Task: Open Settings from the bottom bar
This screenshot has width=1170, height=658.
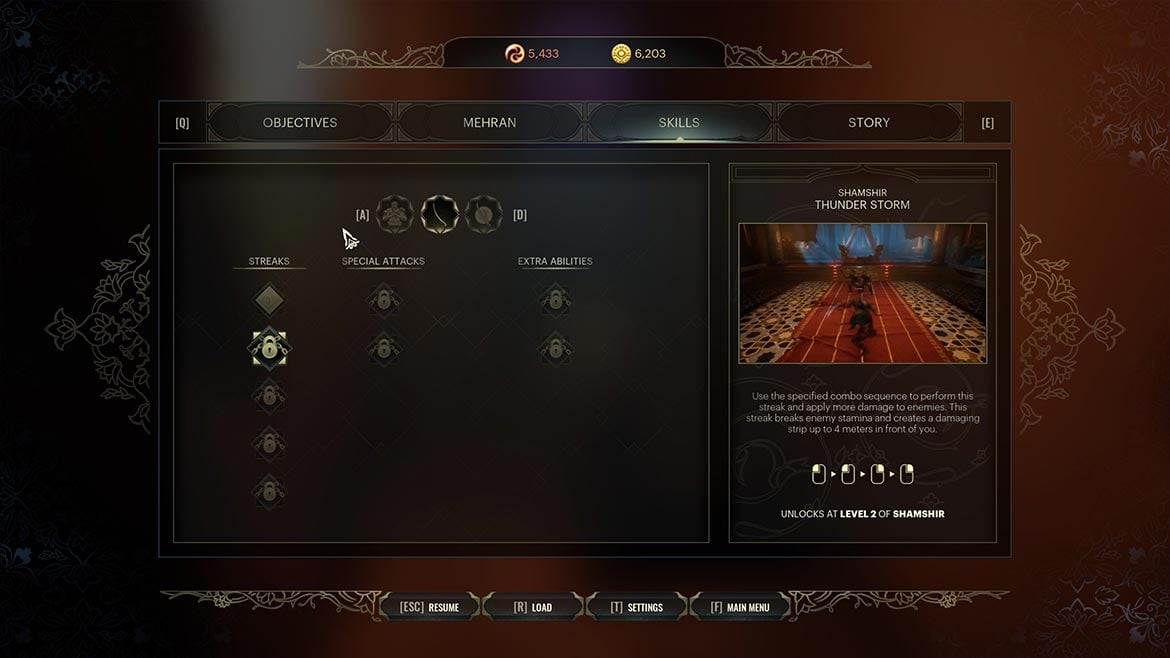Action: pyautogui.click(x=637, y=607)
